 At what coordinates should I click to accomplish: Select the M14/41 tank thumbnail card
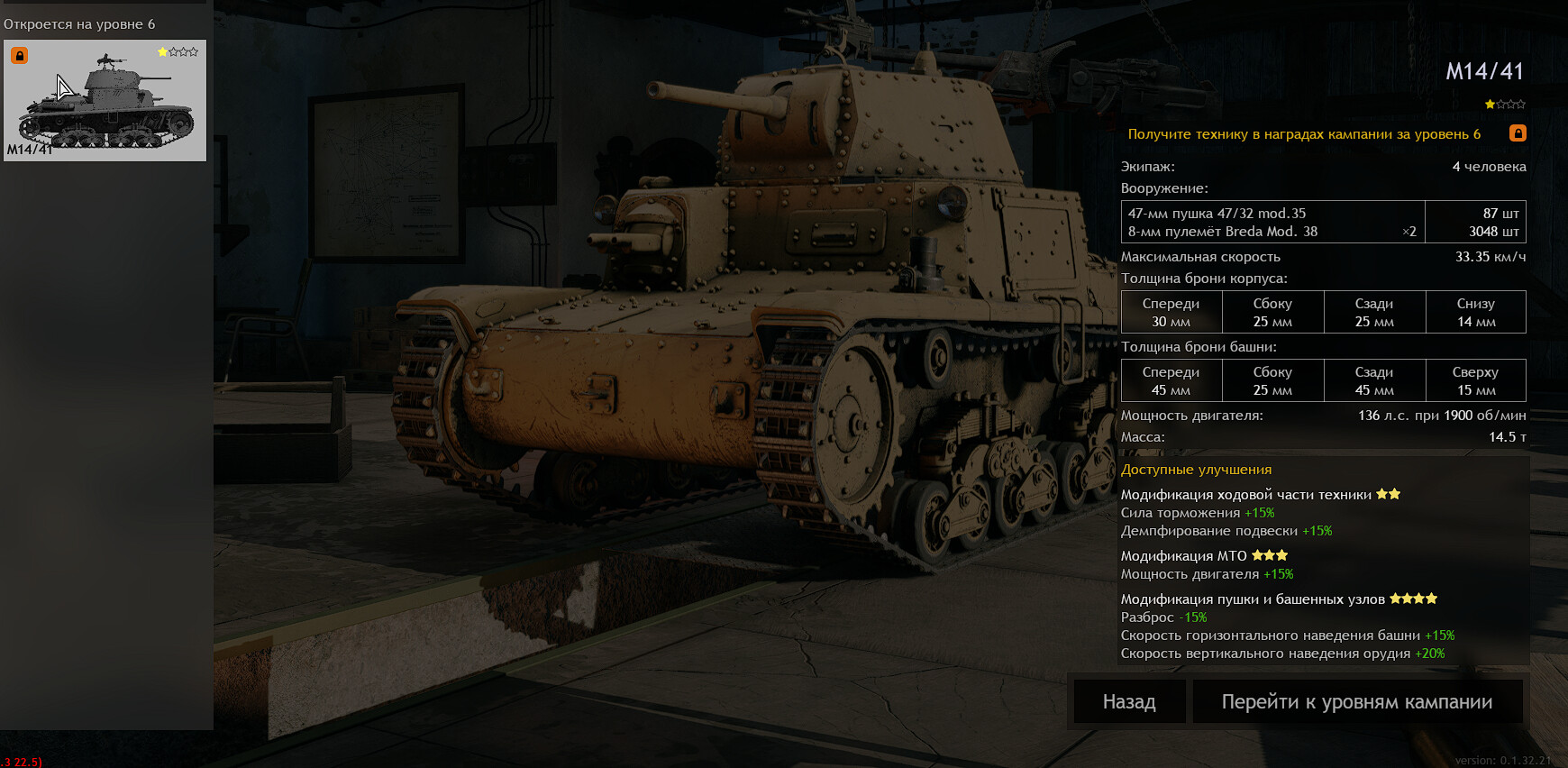(x=105, y=100)
